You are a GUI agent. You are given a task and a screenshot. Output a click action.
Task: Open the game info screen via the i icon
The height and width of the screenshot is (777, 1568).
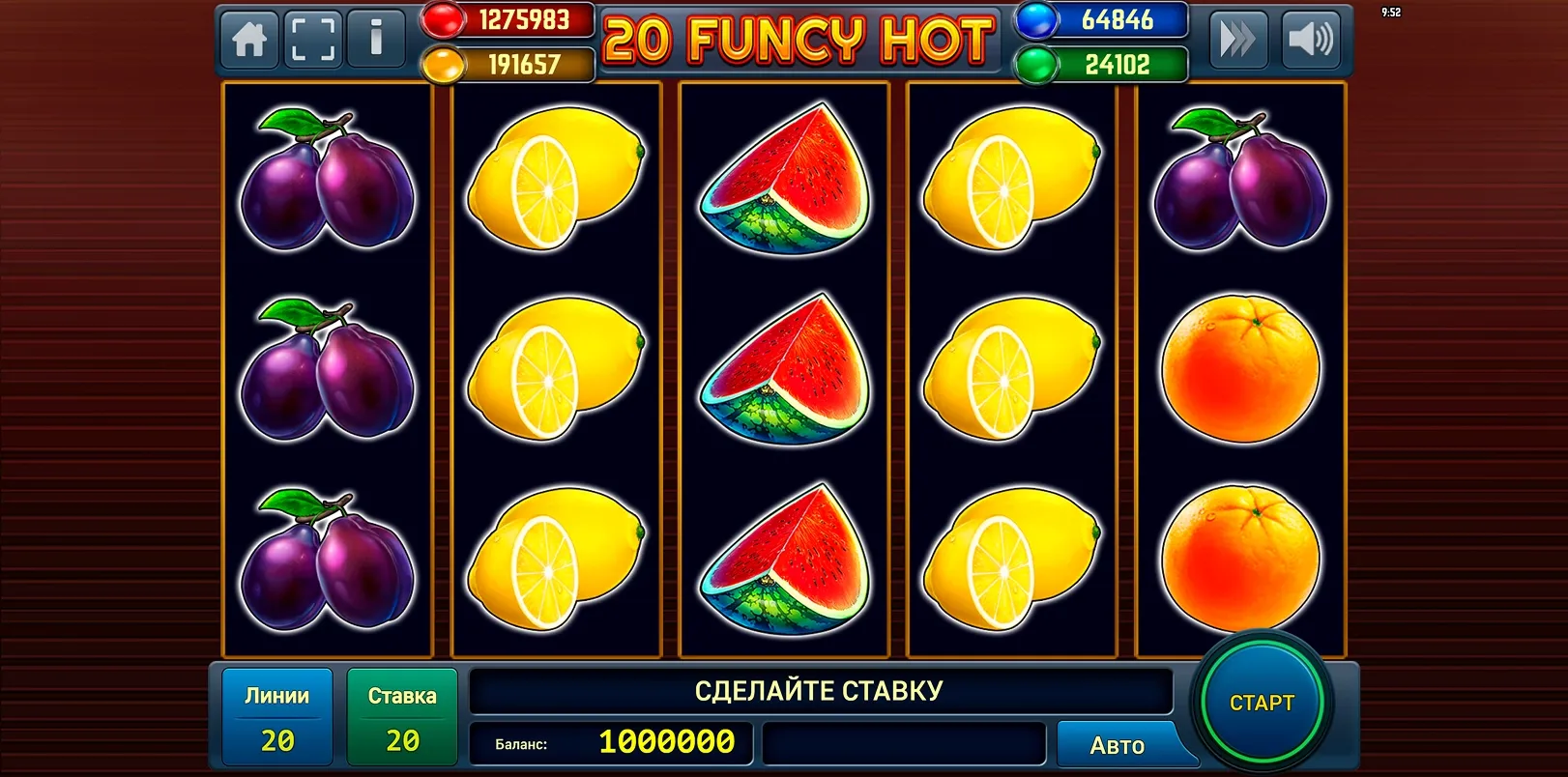pyautogui.click(x=376, y=41)
